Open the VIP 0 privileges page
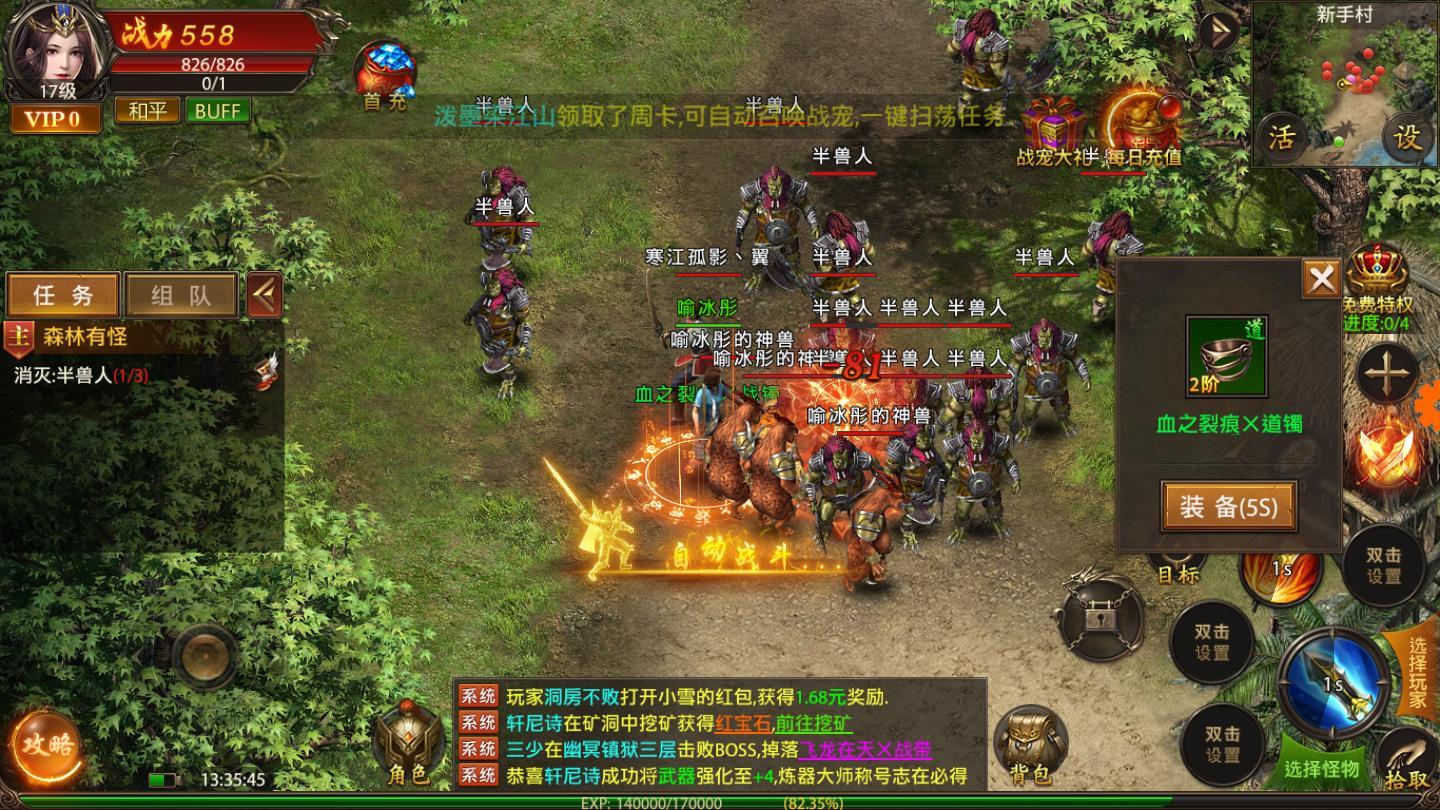Image resolution: width=1440 pixels, height=810 pixels. [54, 119]
